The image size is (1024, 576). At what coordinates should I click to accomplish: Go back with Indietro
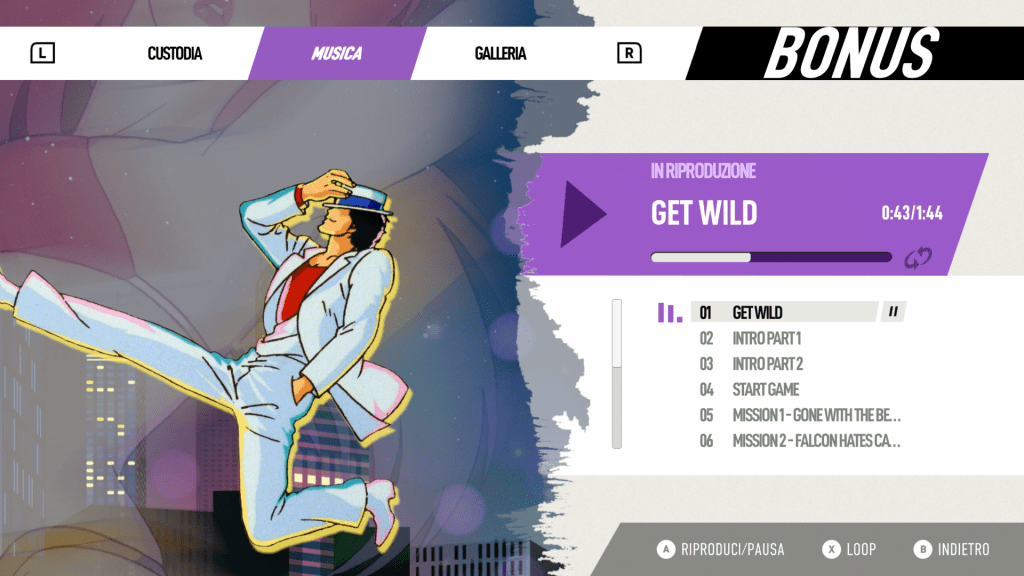point(952,549)
